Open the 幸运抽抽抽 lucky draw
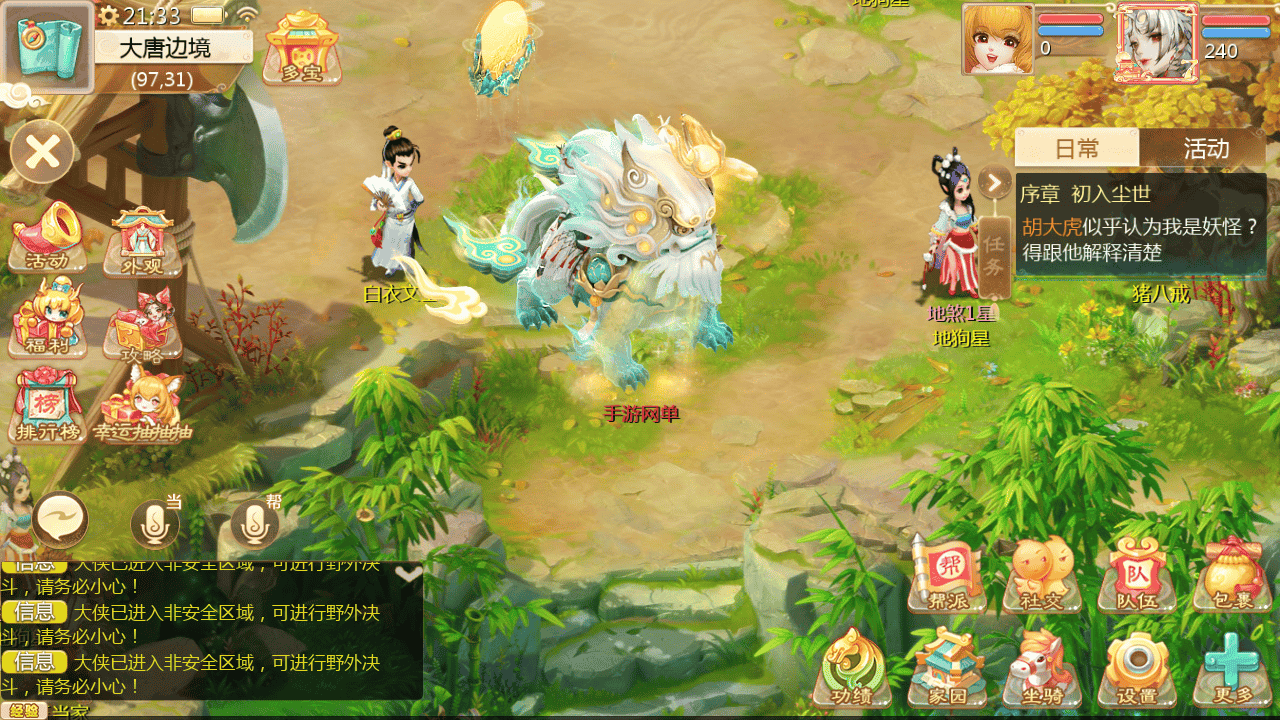 (143, 407)
